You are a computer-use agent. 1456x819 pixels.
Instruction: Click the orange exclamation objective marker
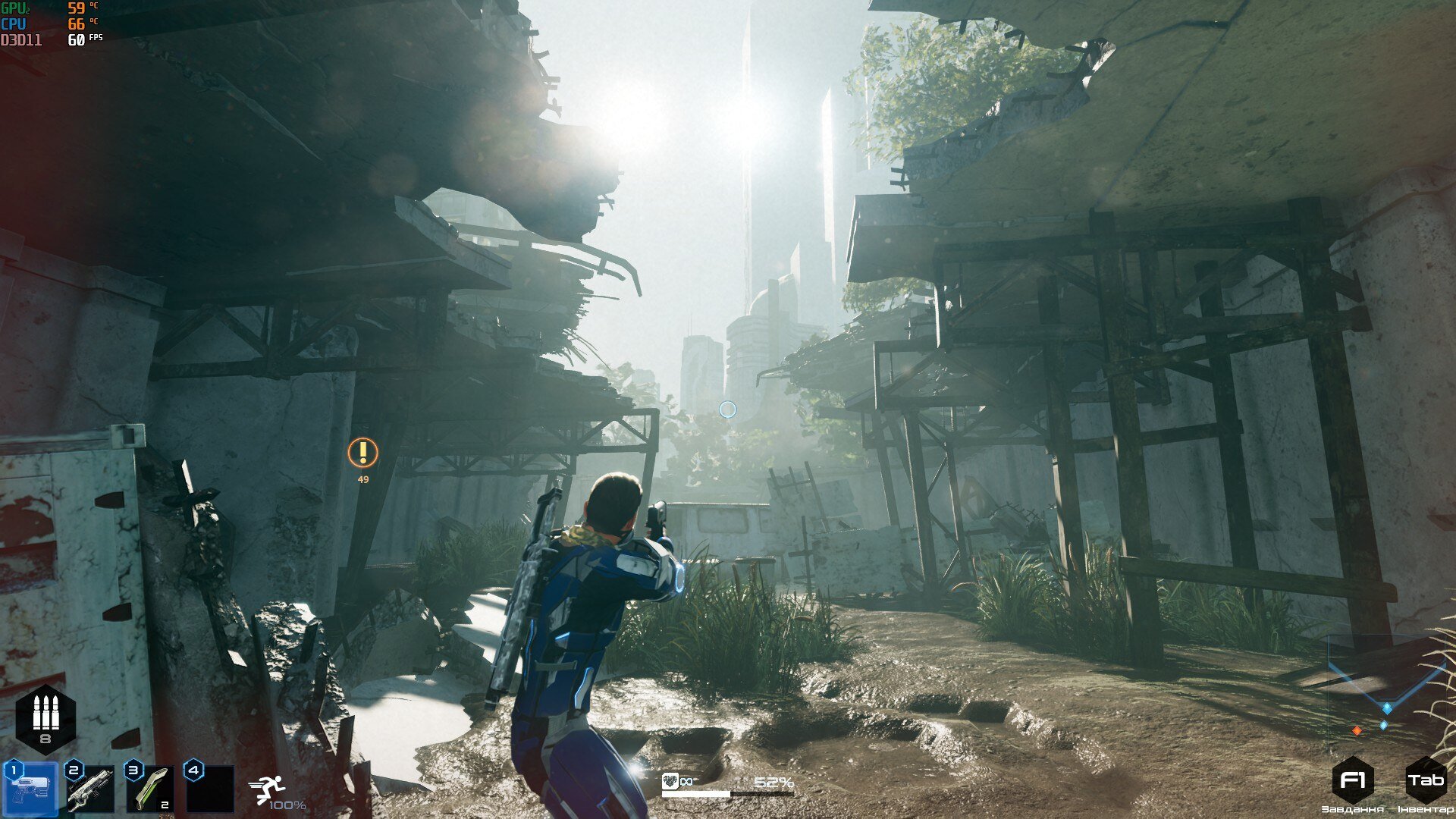362,453
